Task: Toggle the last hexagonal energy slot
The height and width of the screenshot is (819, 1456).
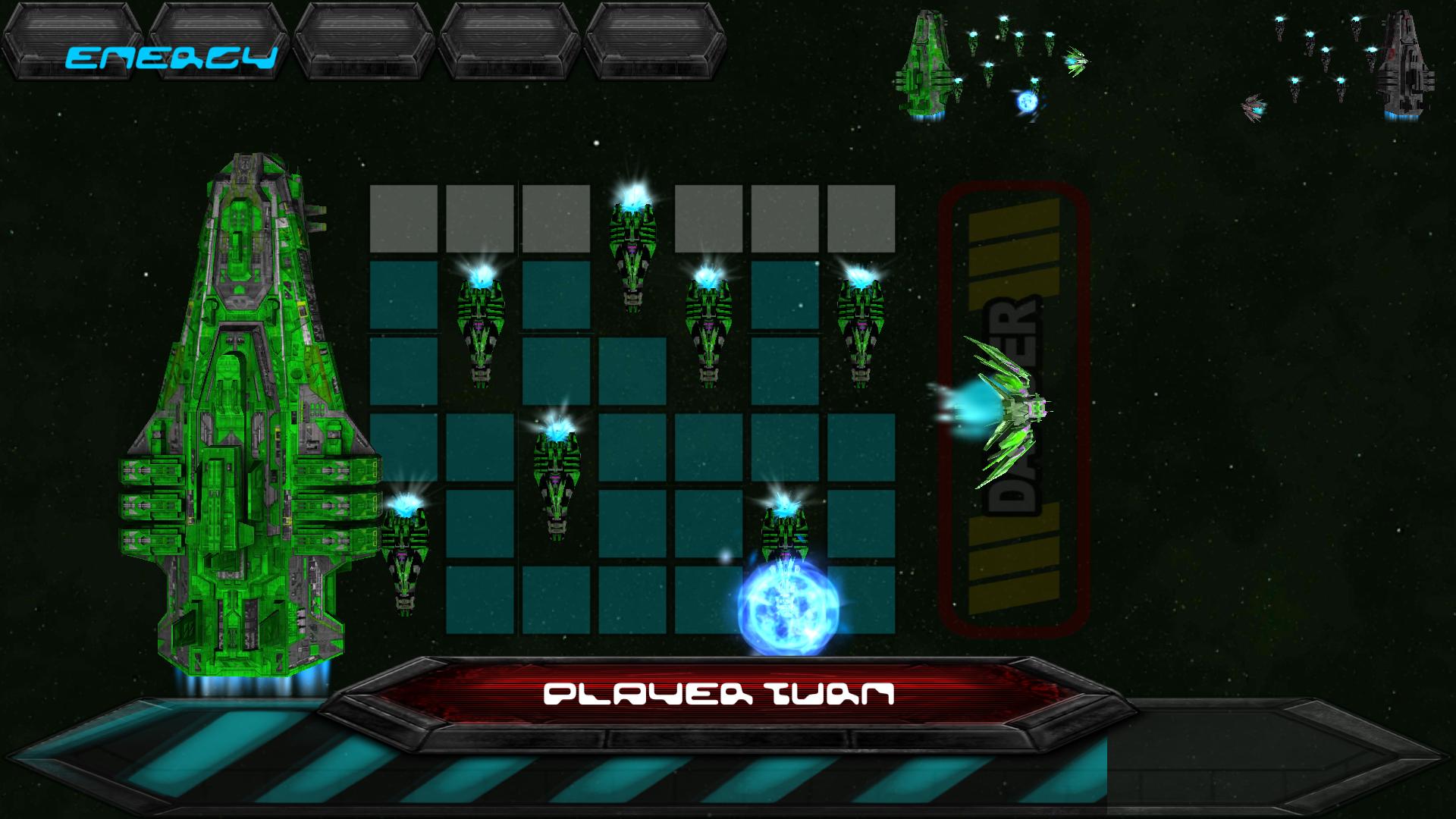Action: point(656,42)
